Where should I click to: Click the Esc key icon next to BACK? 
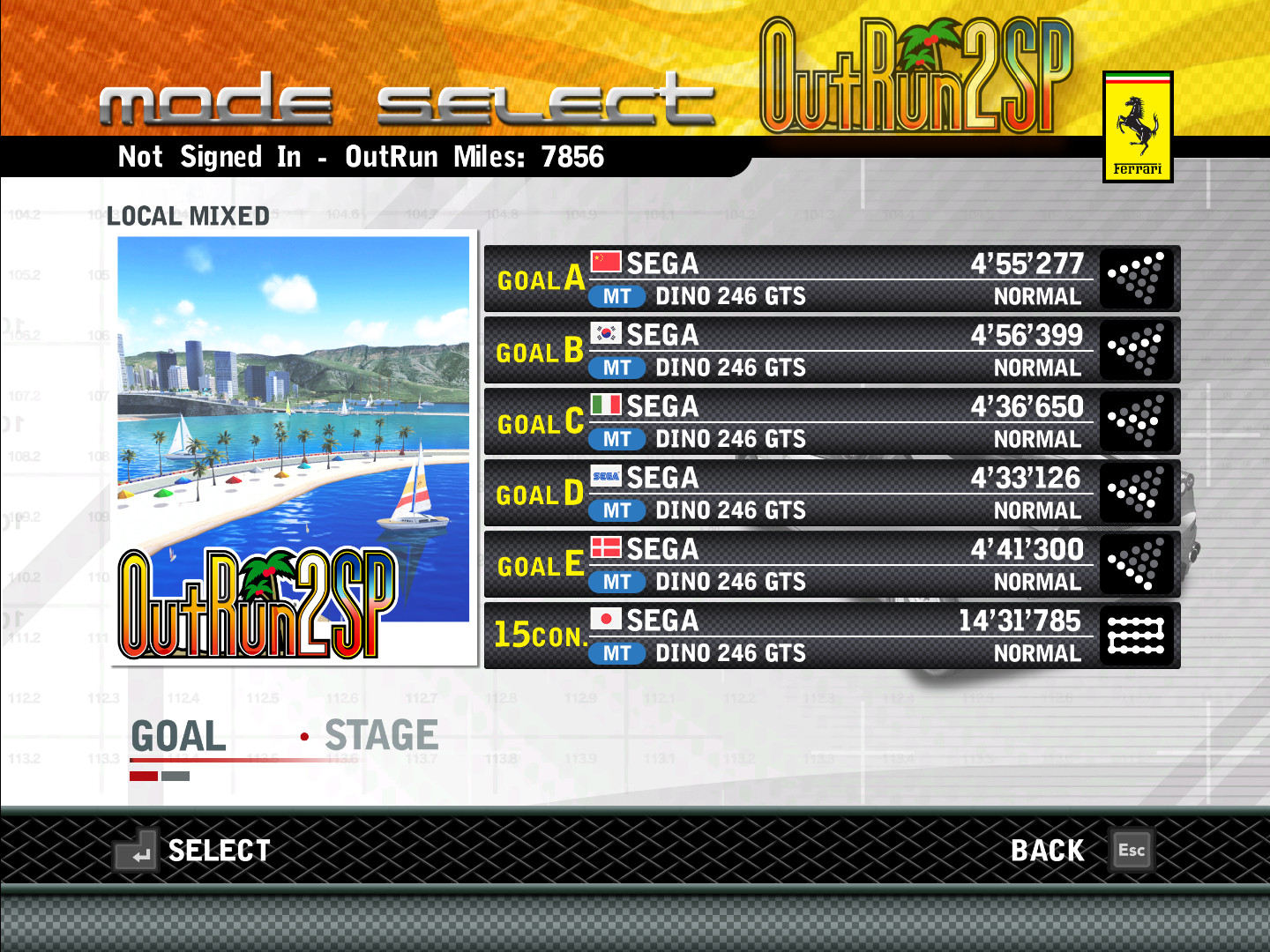[x=1132, y=850]
